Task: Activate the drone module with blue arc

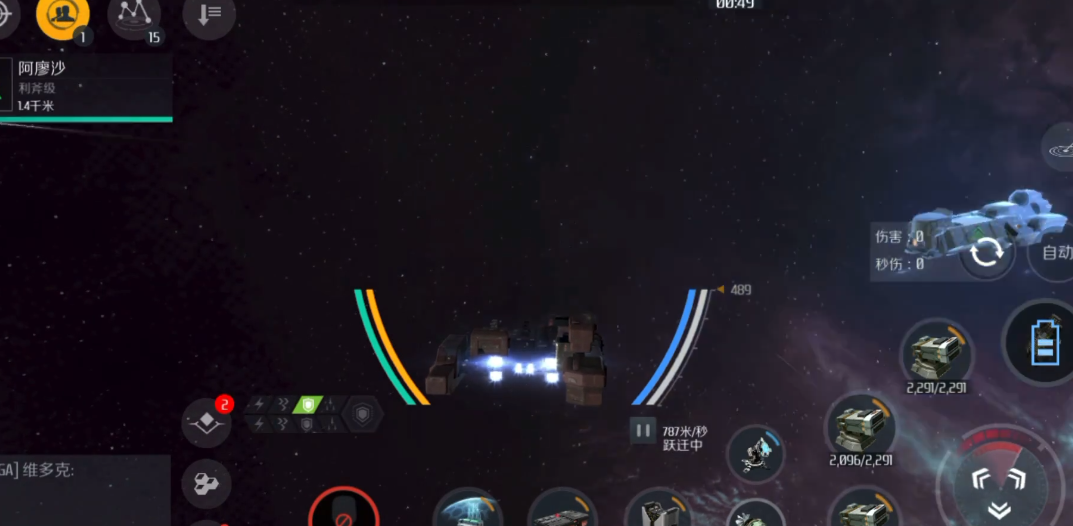Action: [755, 455]
